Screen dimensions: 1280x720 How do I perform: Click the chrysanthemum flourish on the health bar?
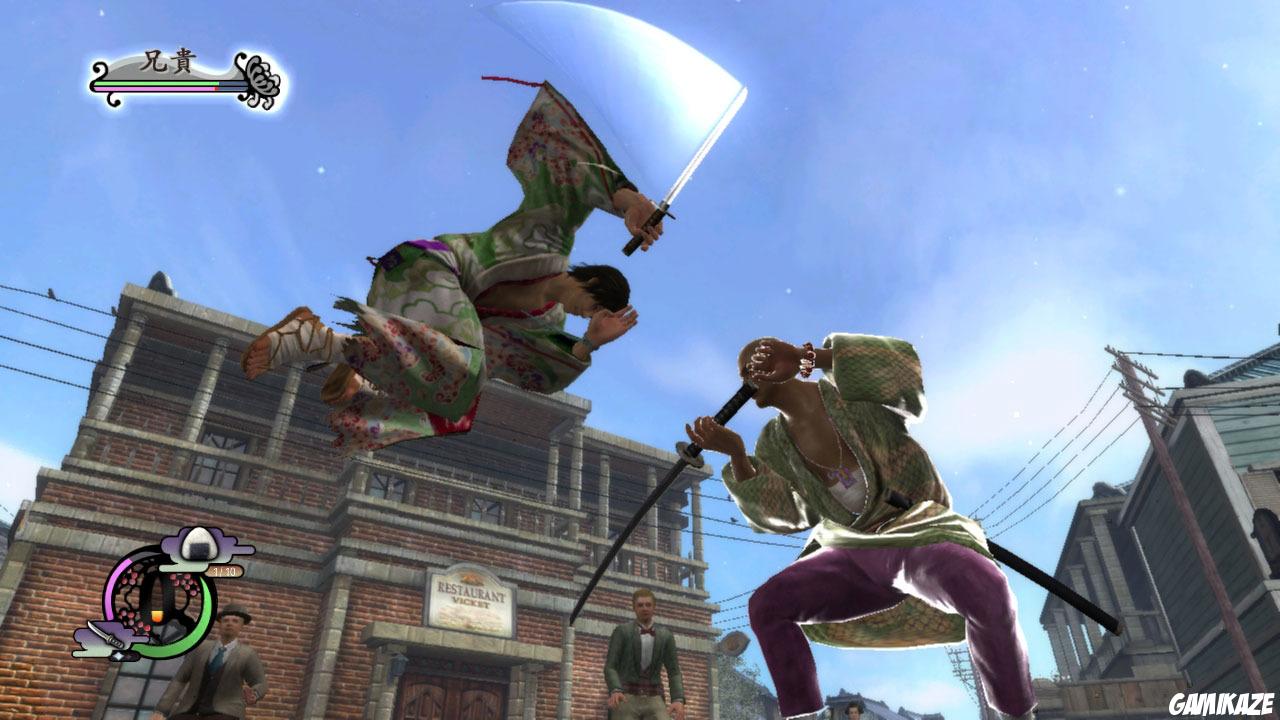coord(261,80)
